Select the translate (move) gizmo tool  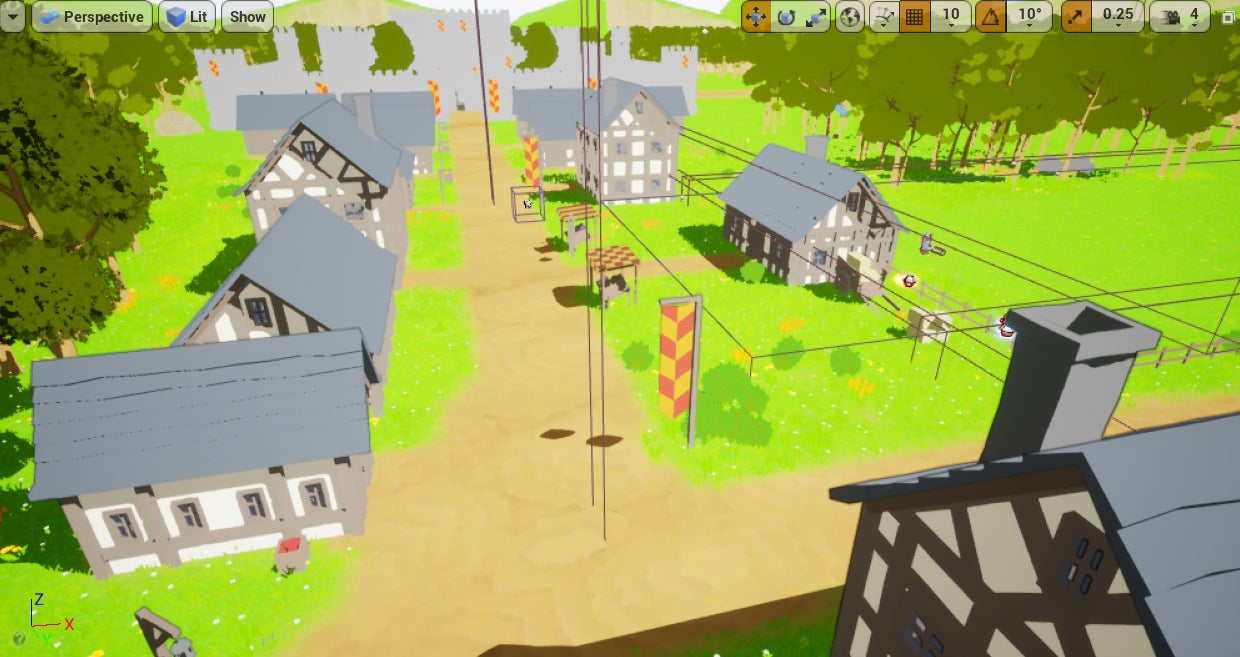tap(756, 16)
